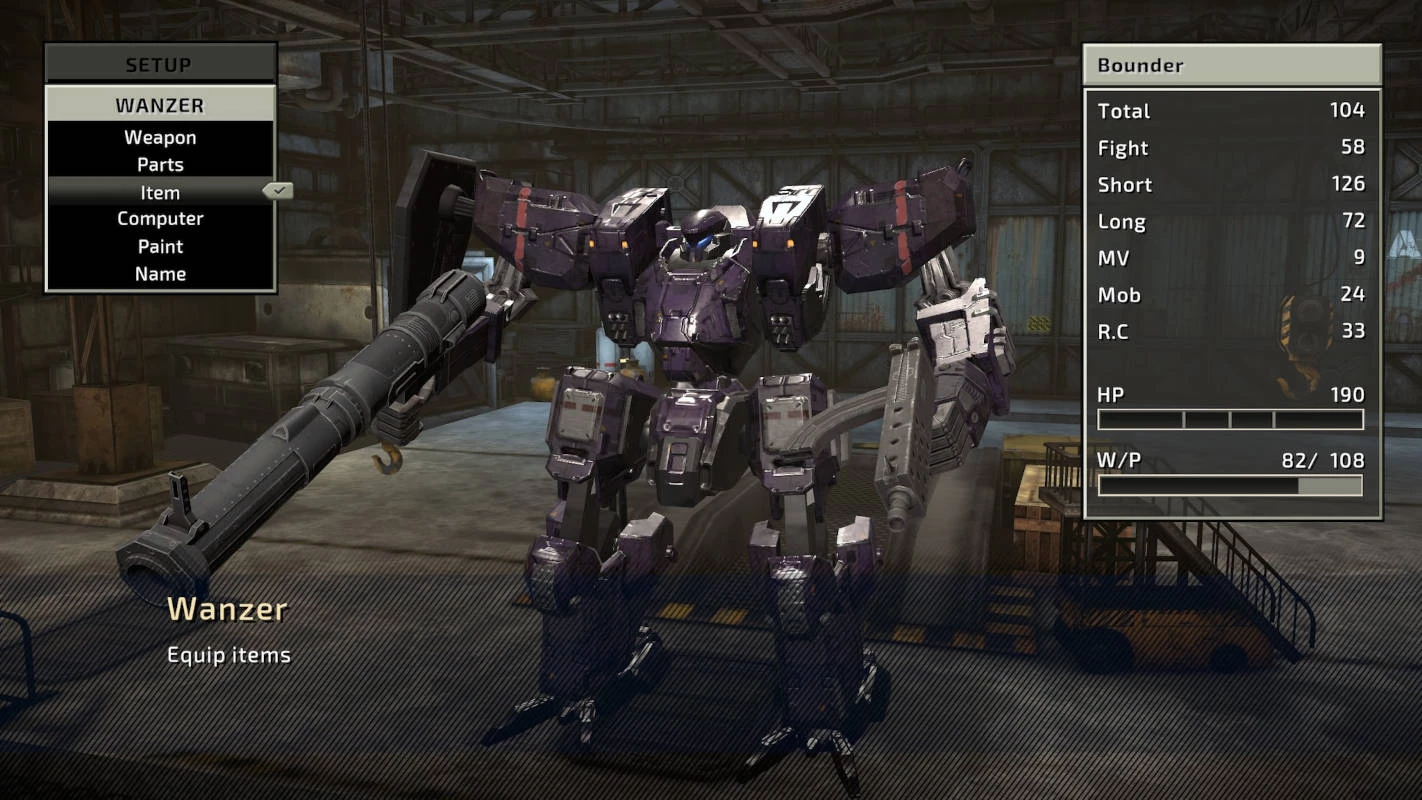Choose the Name menu option
Image resolution: width=1422 pixels, height=800 pixels.
[160, 273]
